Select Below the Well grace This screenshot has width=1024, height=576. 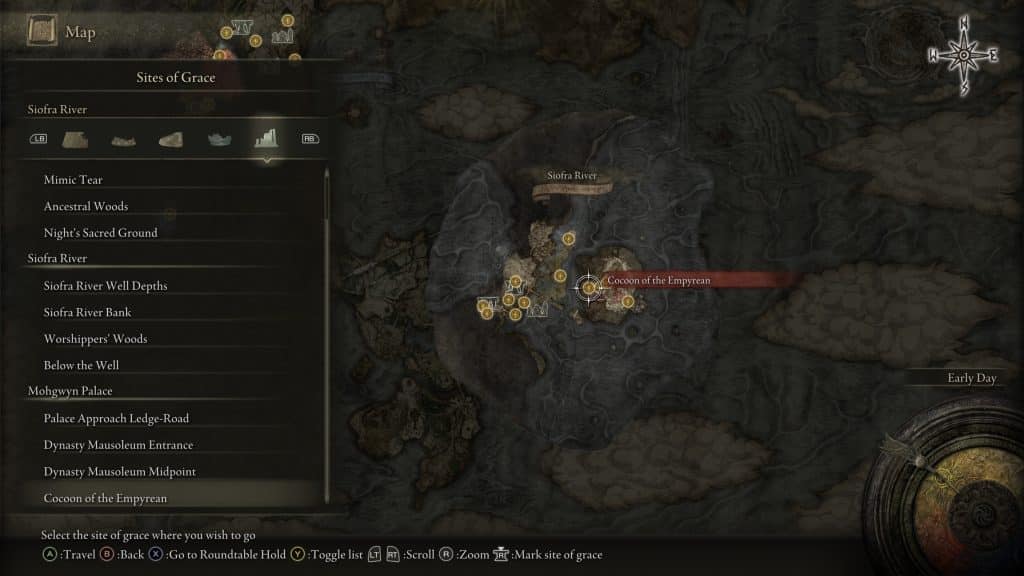click(81, 365)
